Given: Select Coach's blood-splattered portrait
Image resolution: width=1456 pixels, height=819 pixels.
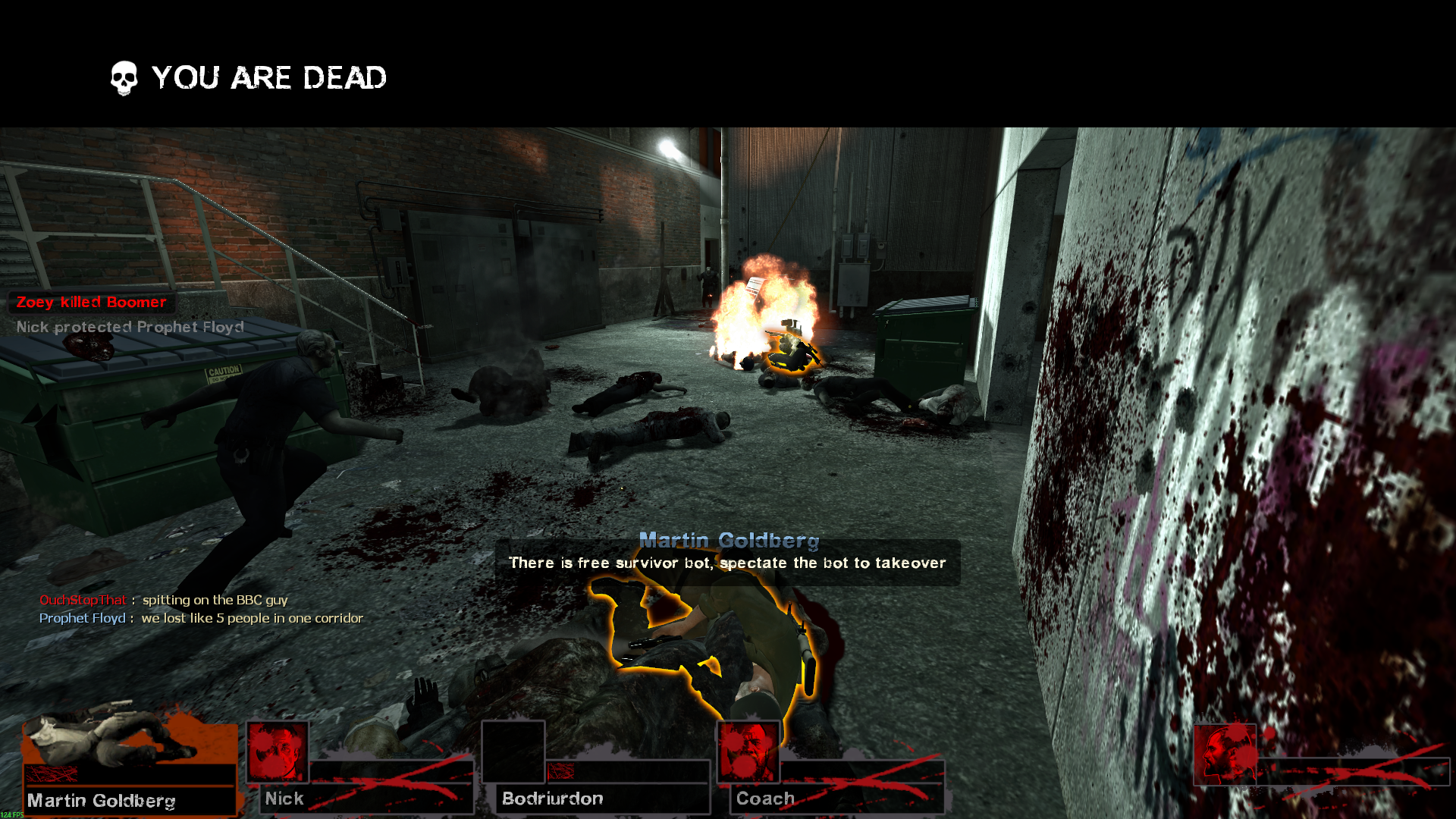Looking at the screenshot, I should click(x=748, y=752).
